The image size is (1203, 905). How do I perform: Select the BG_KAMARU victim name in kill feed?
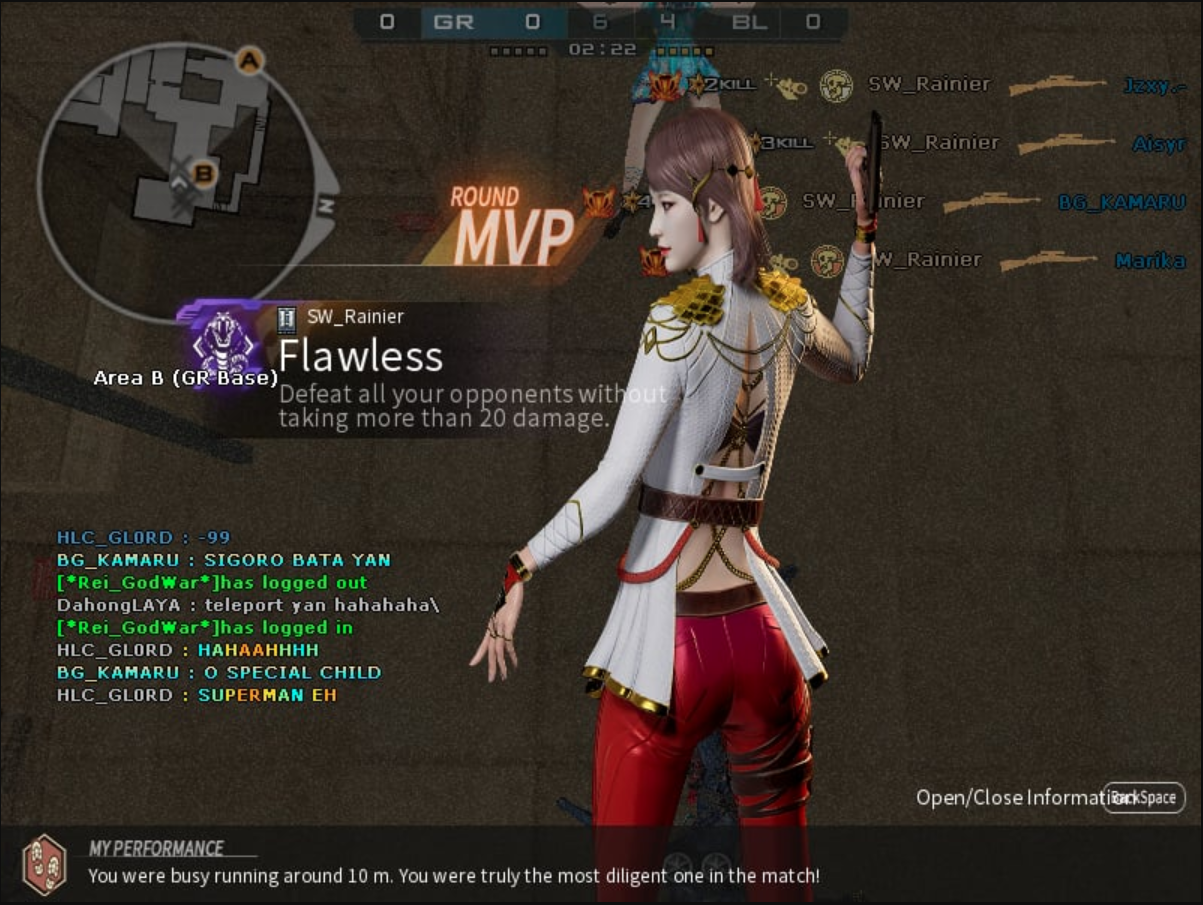coord(1121,202)
